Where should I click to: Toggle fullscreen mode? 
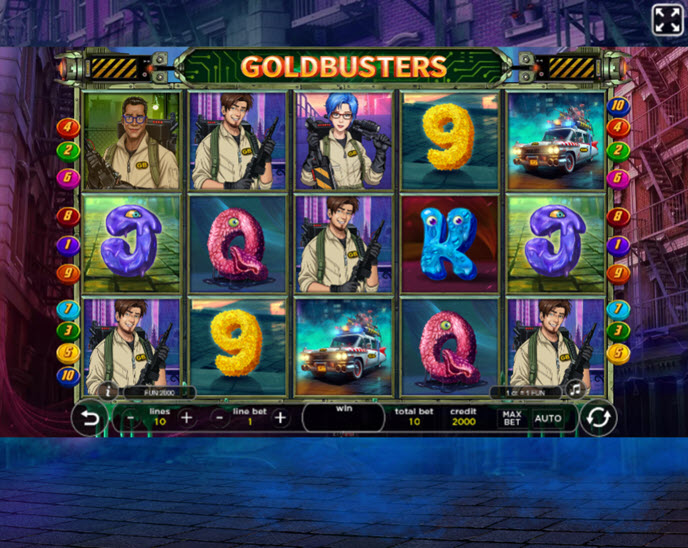coord(667,20)
